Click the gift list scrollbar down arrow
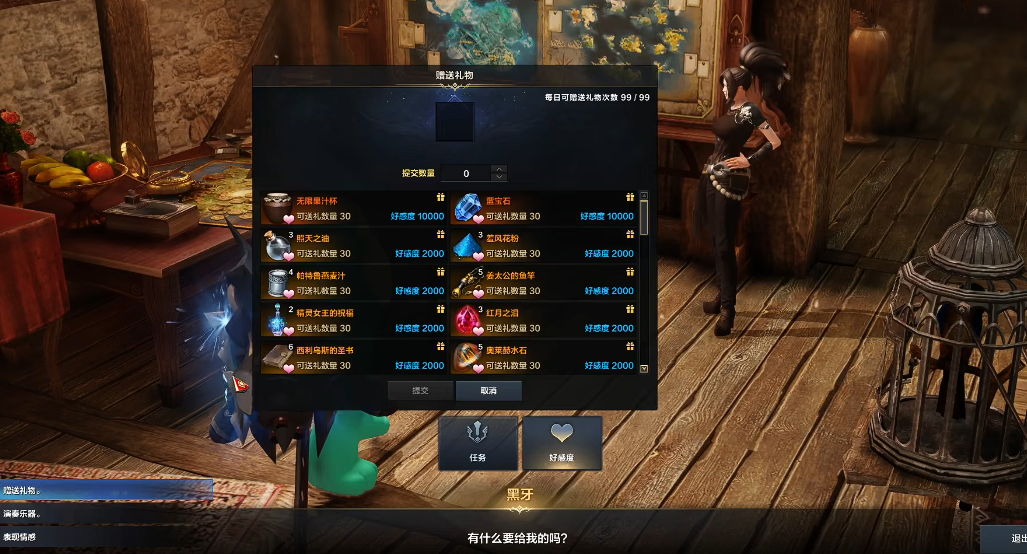This screenshot has width=1027, height=554. [x=644, y=368]
